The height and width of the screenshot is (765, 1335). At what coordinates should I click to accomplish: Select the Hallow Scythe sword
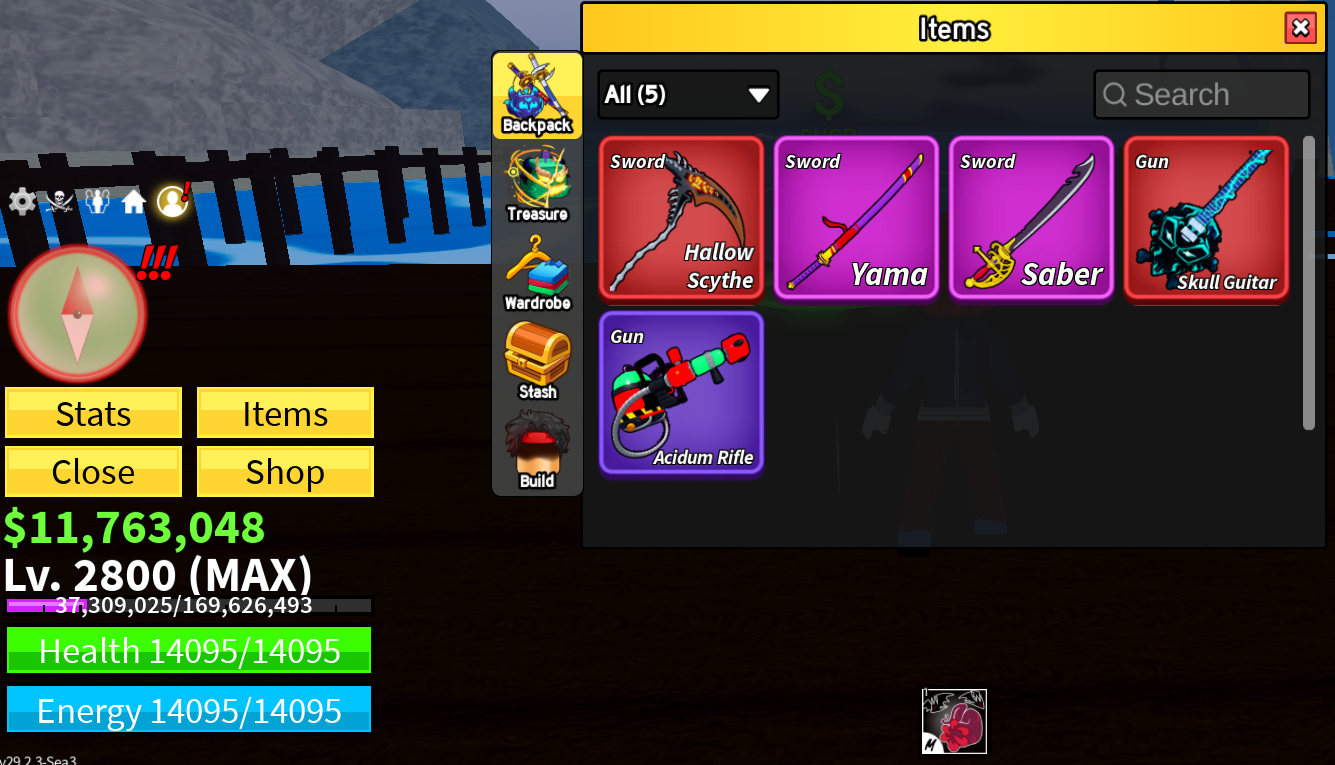[x=681, y=218]
